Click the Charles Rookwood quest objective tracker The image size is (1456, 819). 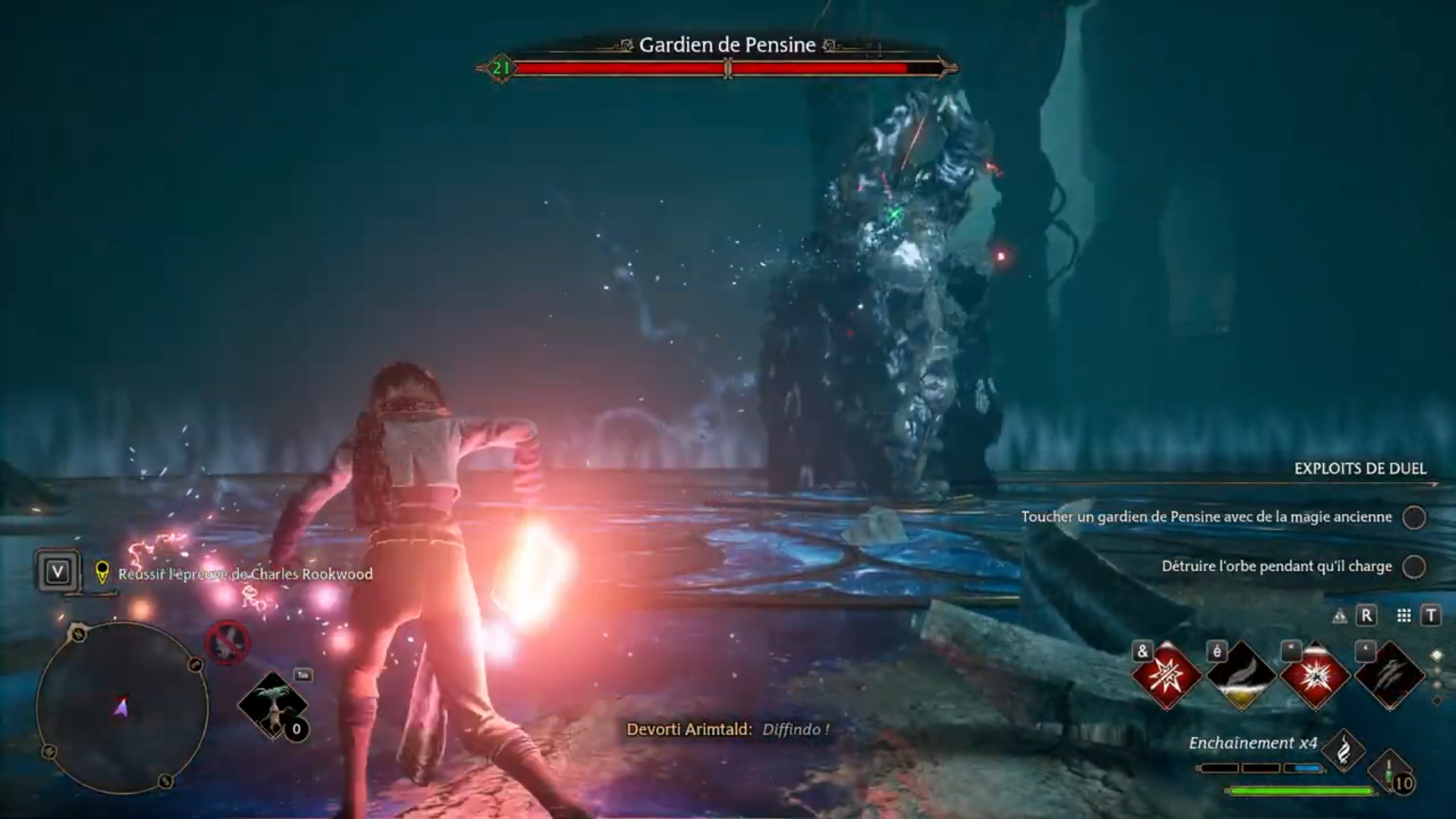(244, 574)
